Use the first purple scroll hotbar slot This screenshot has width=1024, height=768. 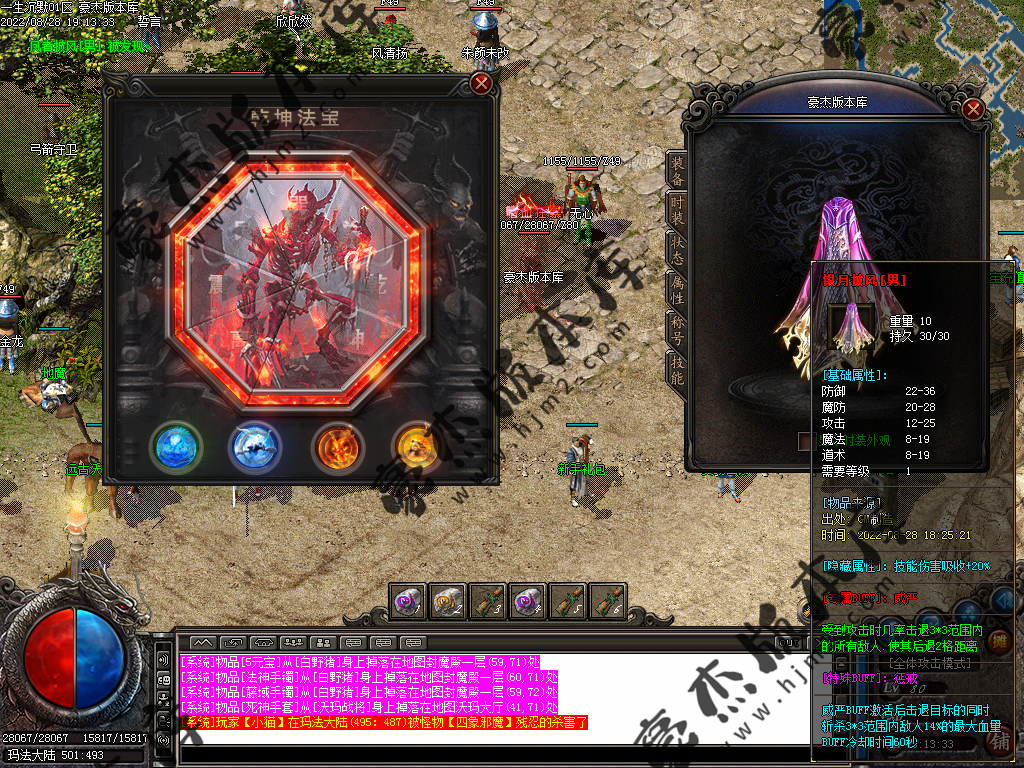pyautogui.click(x=407, y=601)
